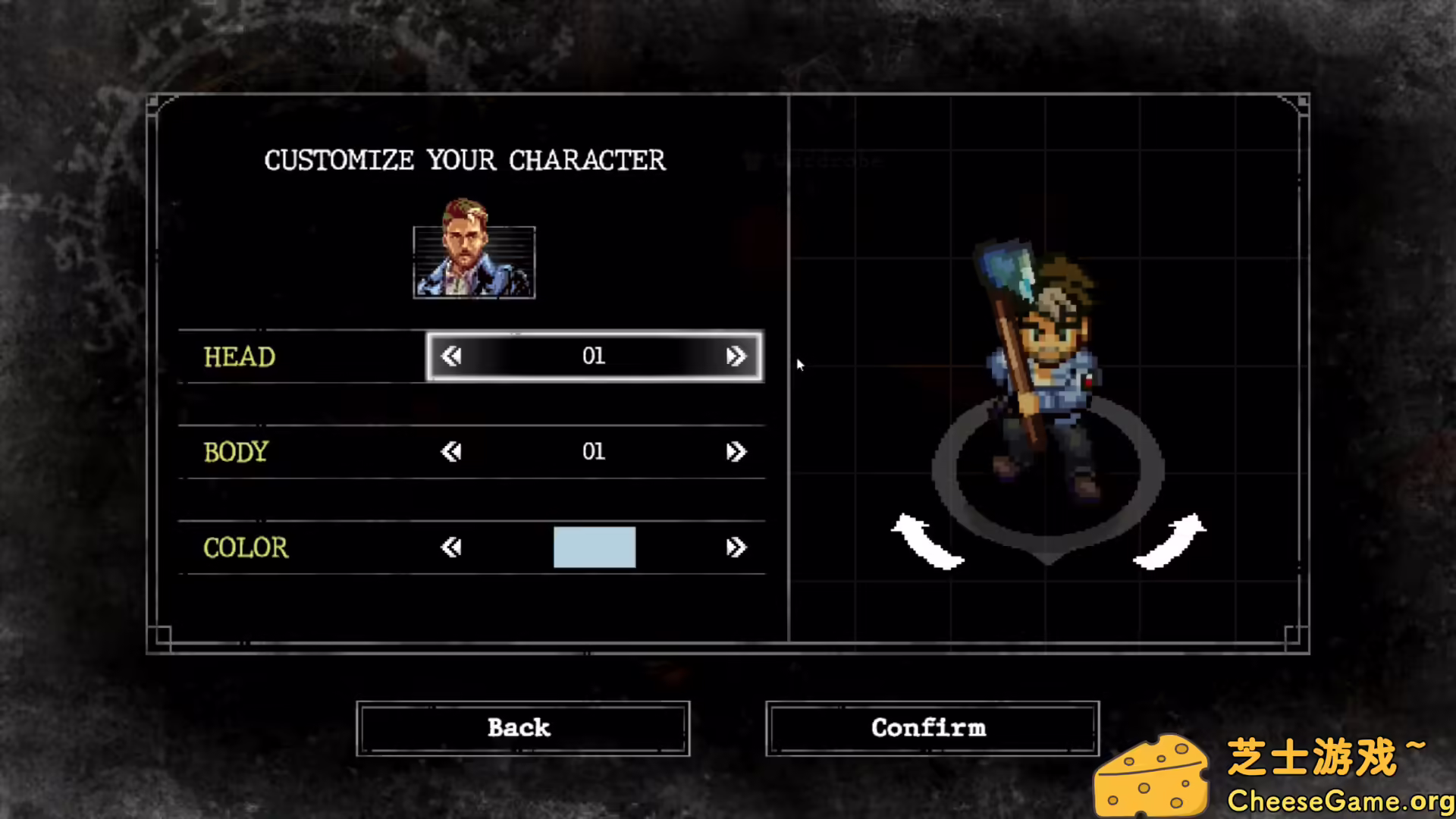Click the character portrait thumbnail
Viewport: 1456px width, 819px height.
473,262
